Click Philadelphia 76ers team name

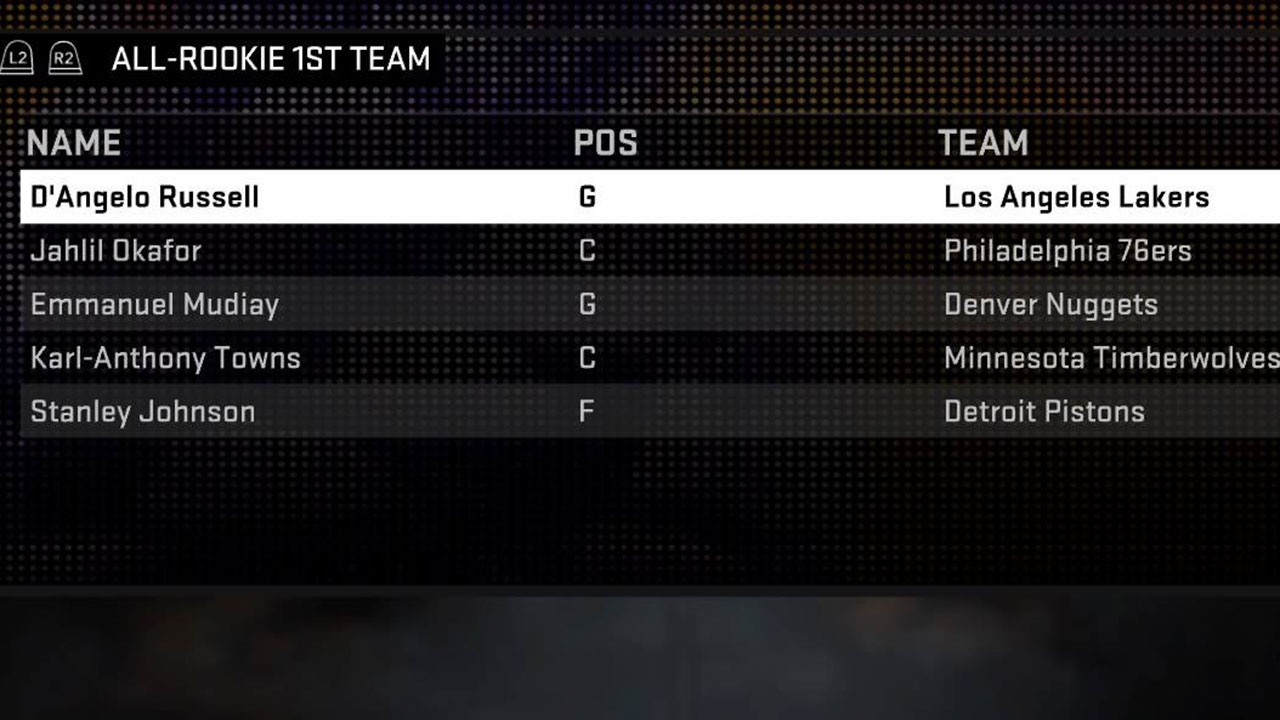point(1067,251)
